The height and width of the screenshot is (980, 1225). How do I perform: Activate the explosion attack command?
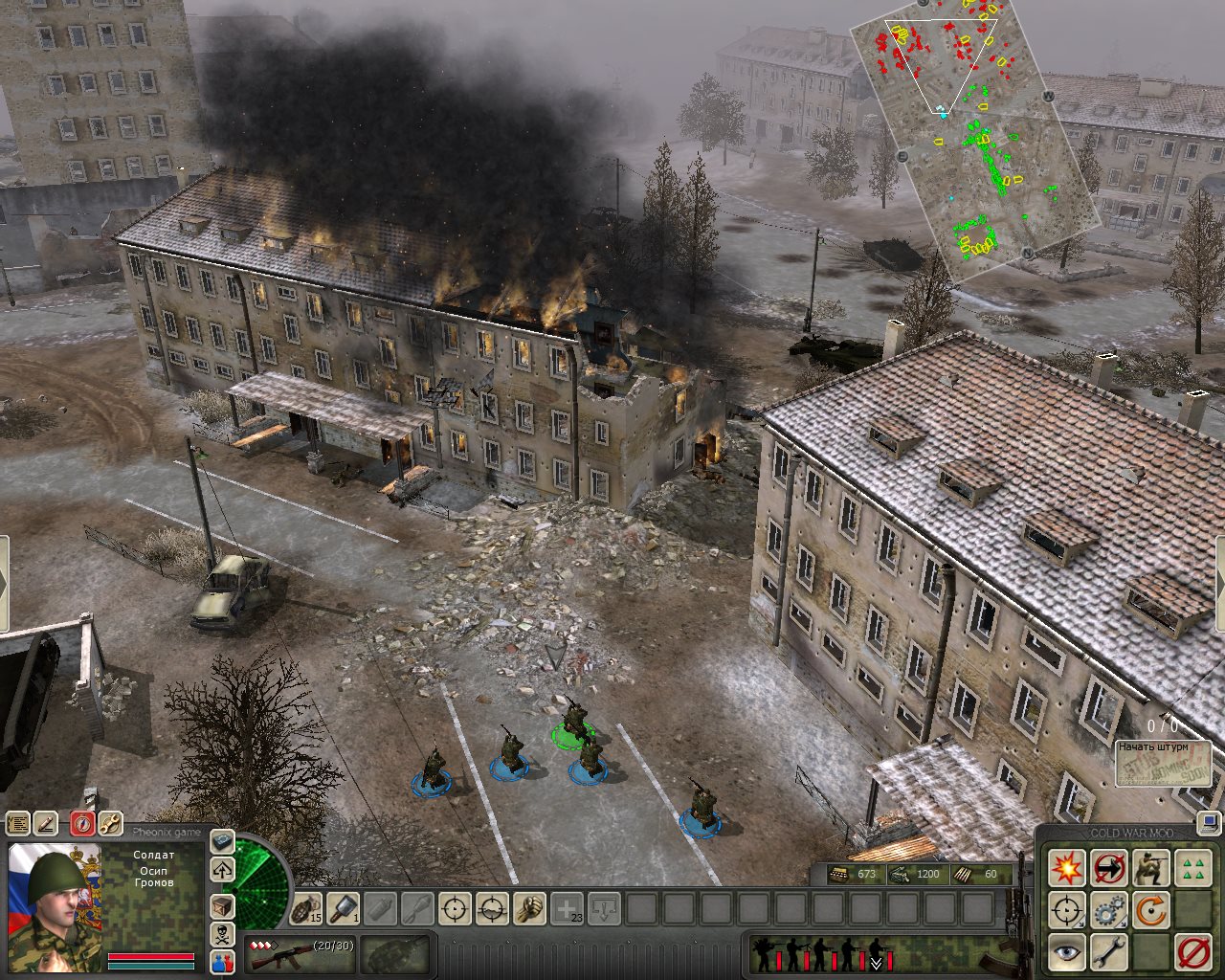point(1066,868)
